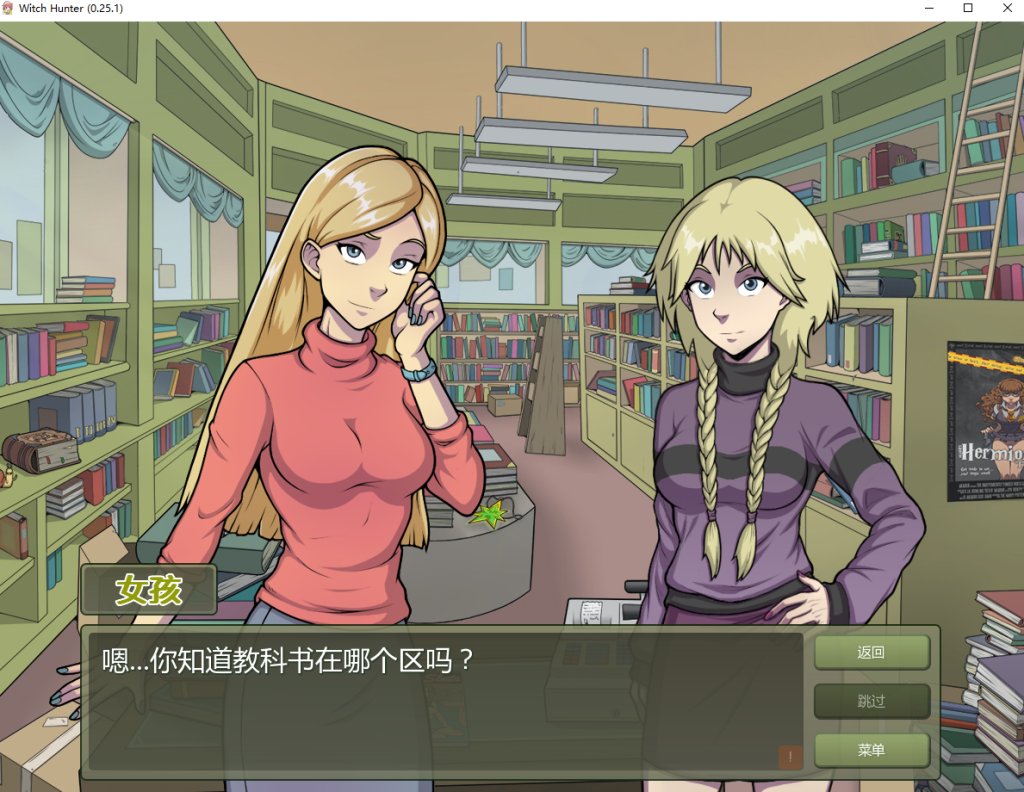Click the orange exclamation mark icon

(790, 757)
